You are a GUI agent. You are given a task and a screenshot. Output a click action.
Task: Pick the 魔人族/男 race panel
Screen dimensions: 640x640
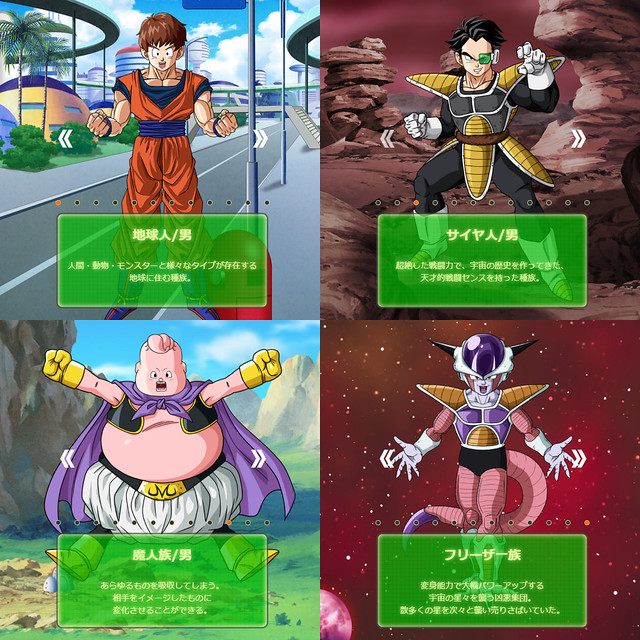click(161, 578)
